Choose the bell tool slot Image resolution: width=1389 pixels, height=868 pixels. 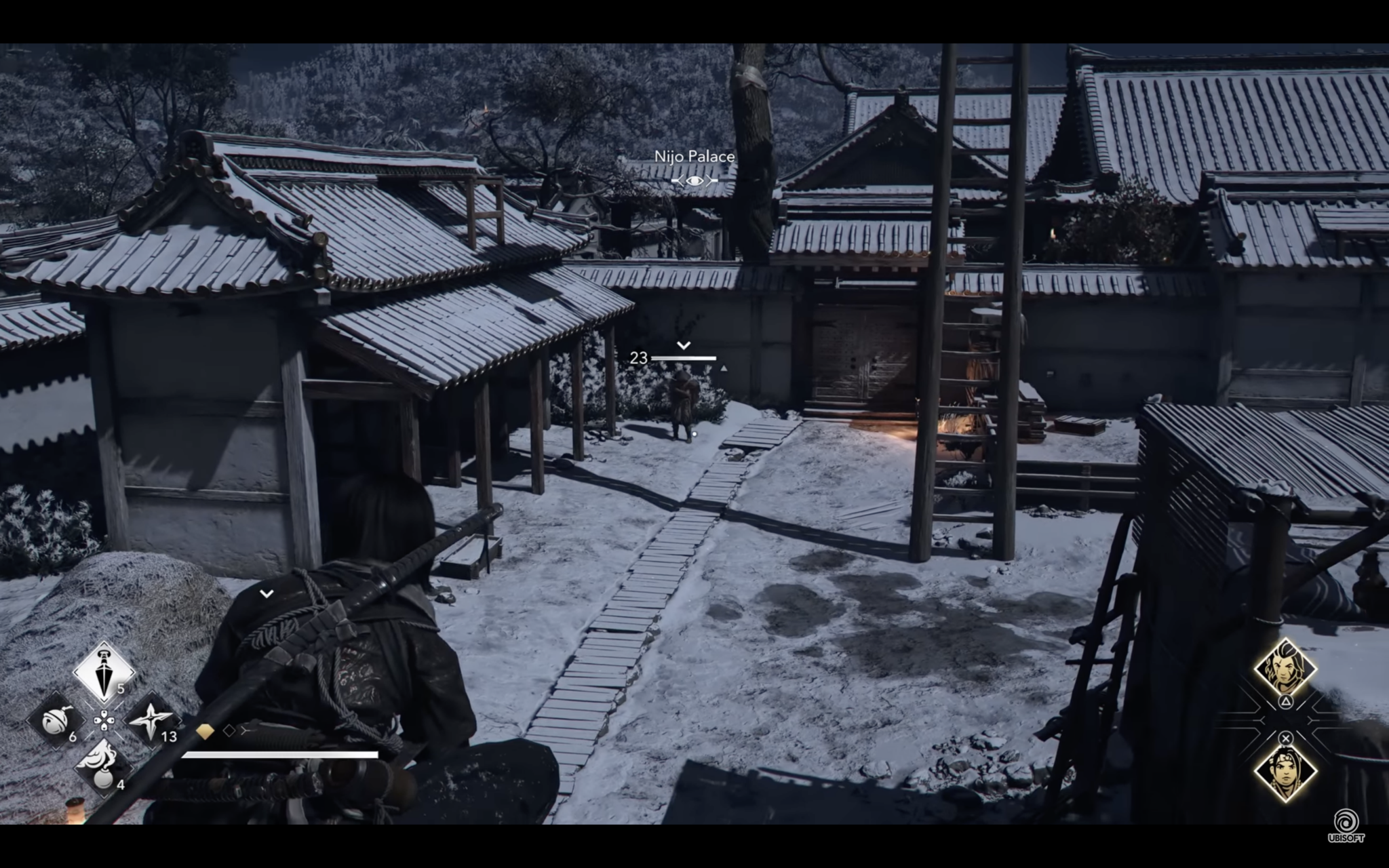56,721
